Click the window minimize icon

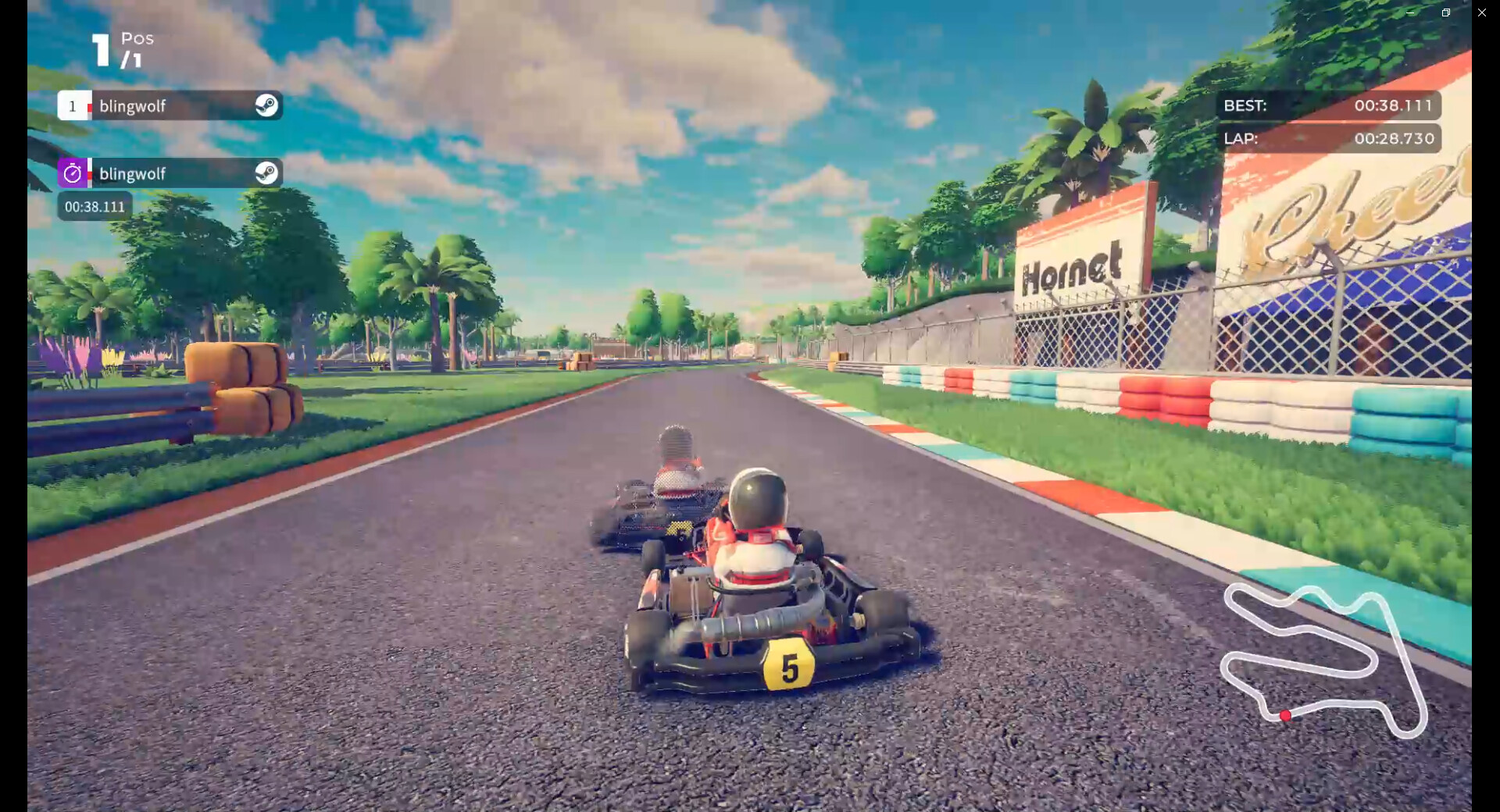click(x=1410, y=12)
